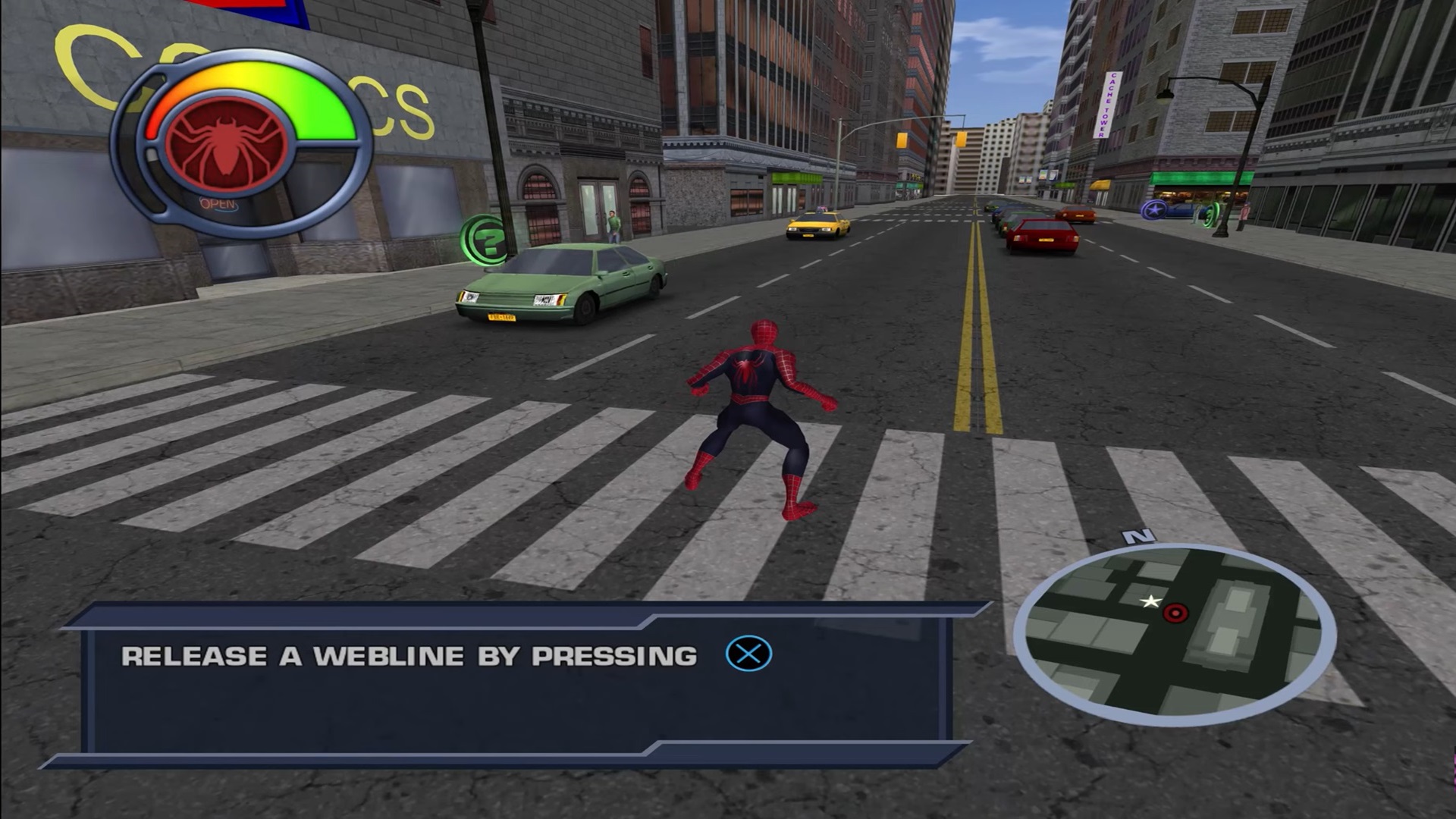The height and width of the screenshot is (819, 1456).
Task: Select the white star marker on minimap
Action: 1150,602
